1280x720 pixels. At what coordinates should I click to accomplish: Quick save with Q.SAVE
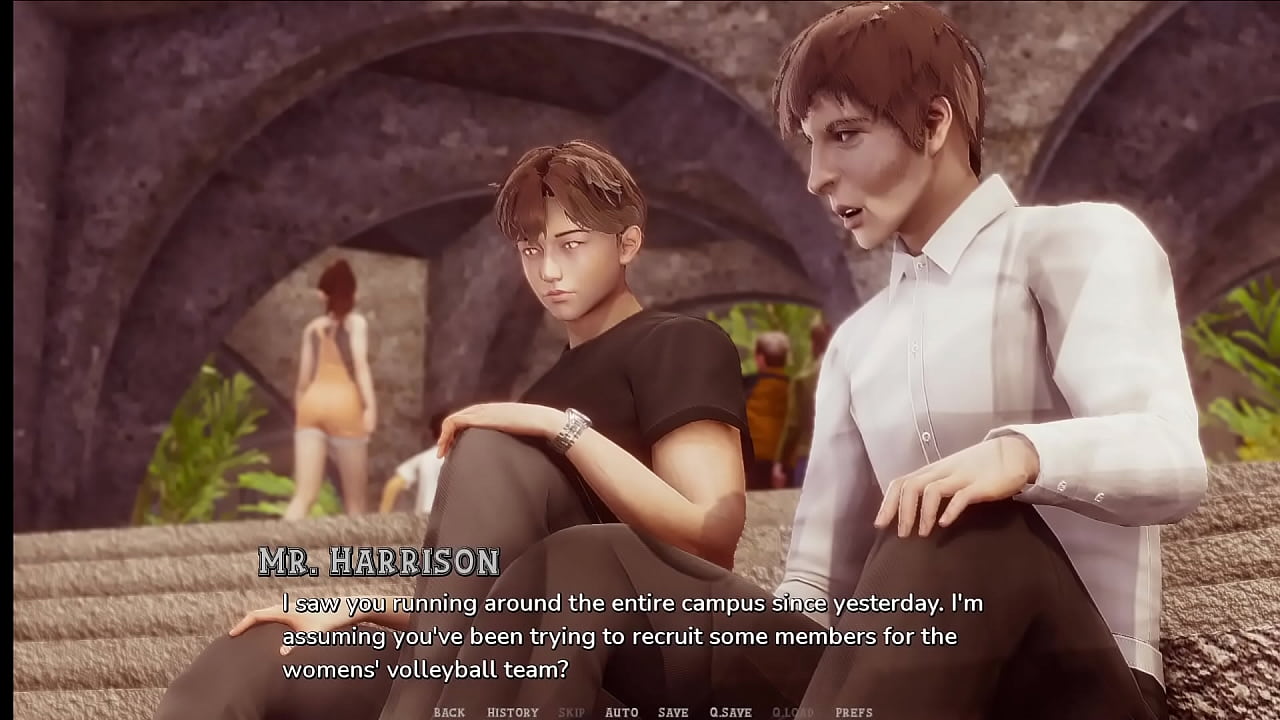730,712
